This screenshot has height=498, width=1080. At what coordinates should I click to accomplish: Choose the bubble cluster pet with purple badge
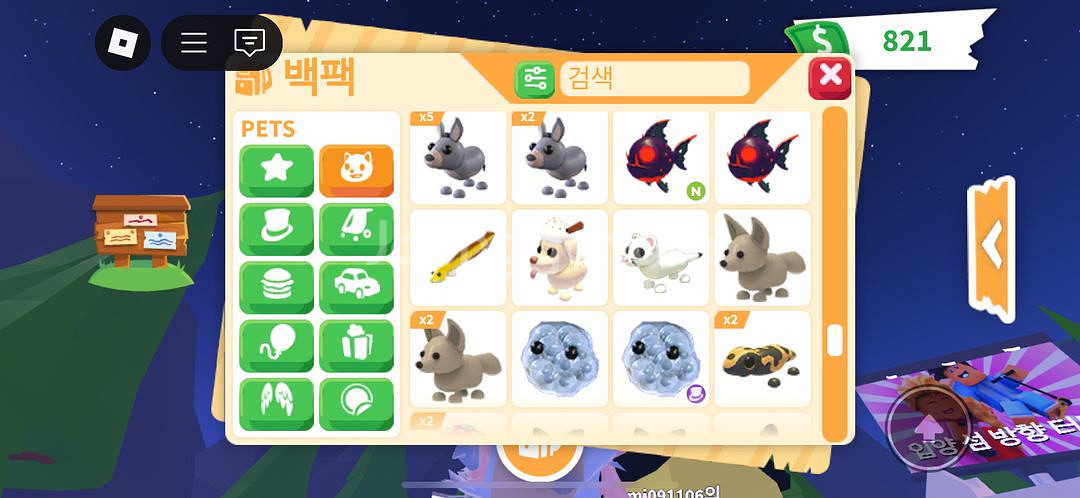pos(661,358)
